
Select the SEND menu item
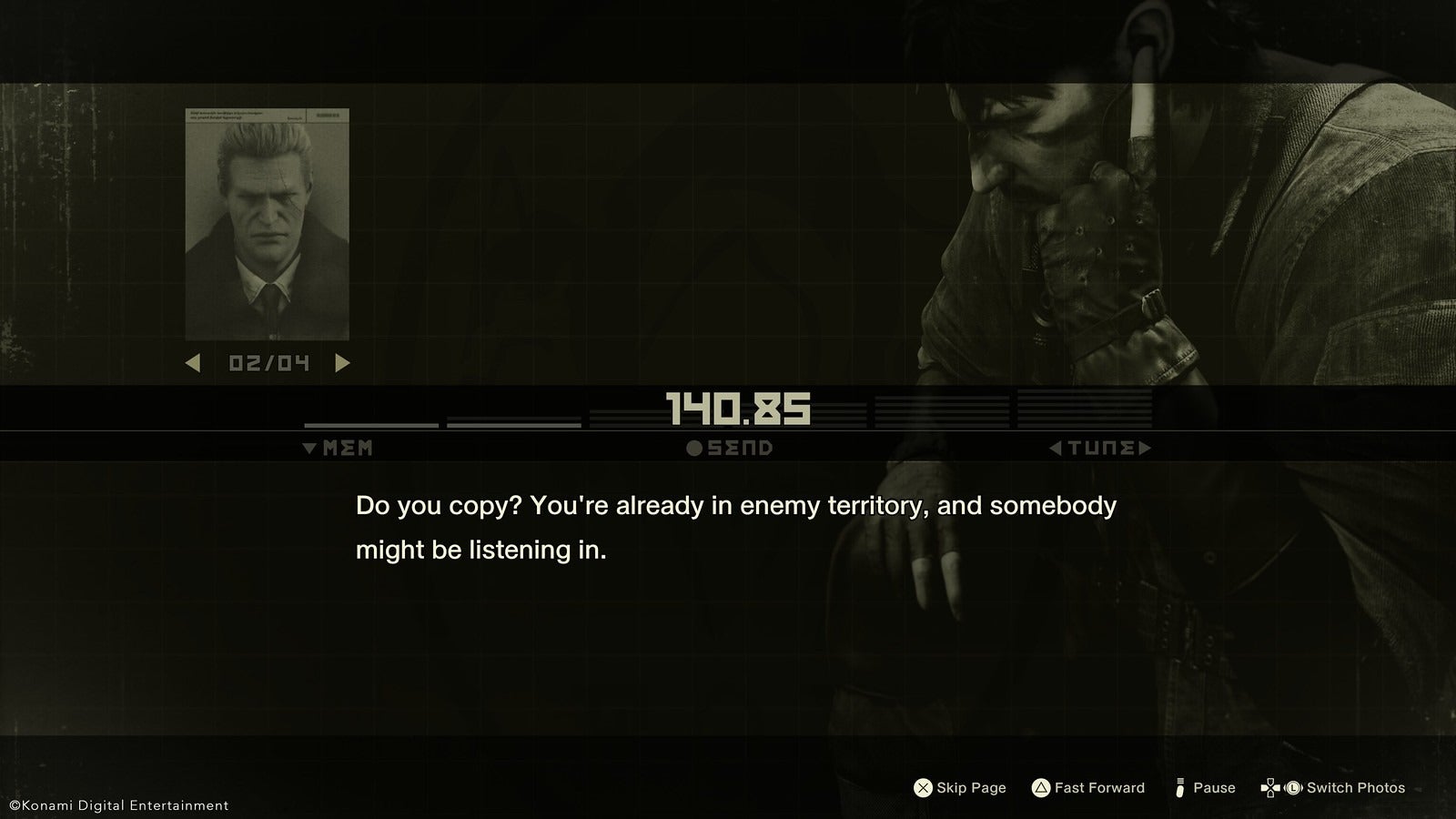(x=733, y=448)
